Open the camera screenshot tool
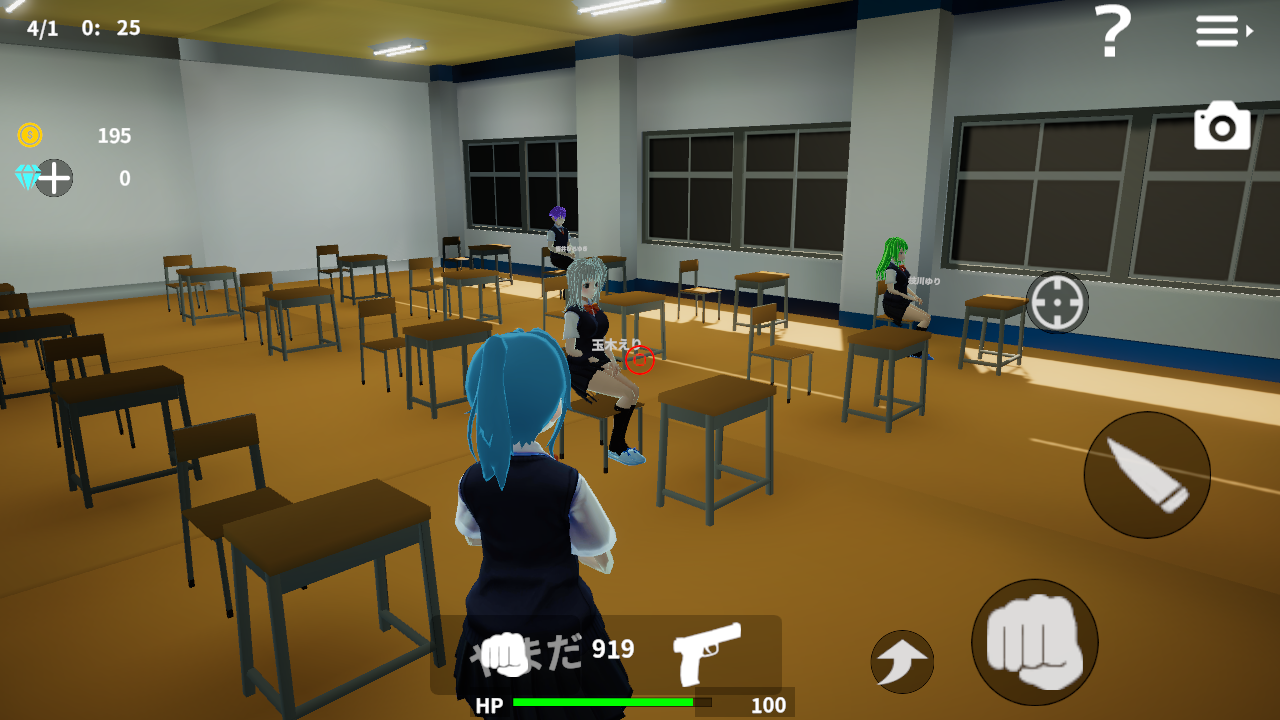Screen dimensions: 1280x720 click(1222, 126)
